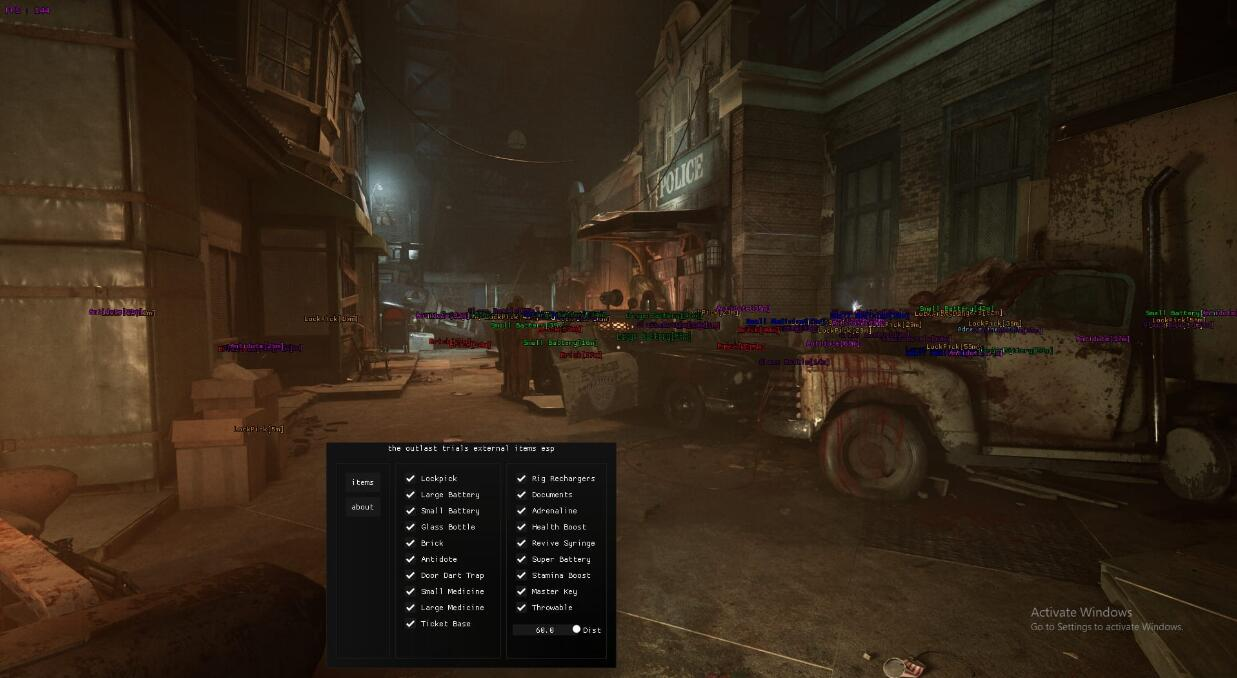Image resolution: width=1237 pixels, height=678 pixels.
Task: Toggle the Large Medicine option
Action: tap(410, 607)
